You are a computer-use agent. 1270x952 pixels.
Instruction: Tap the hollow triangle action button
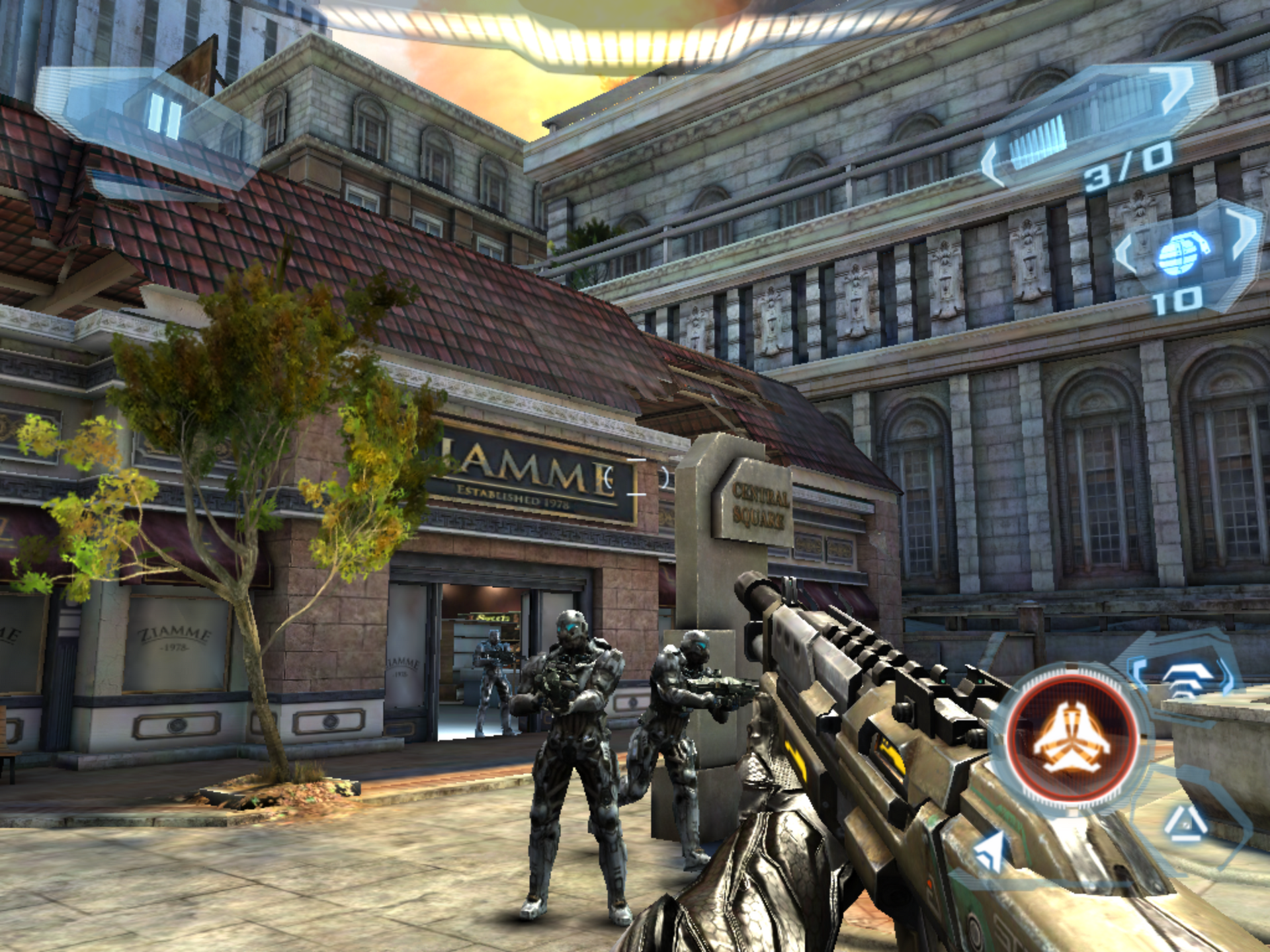1185,824
